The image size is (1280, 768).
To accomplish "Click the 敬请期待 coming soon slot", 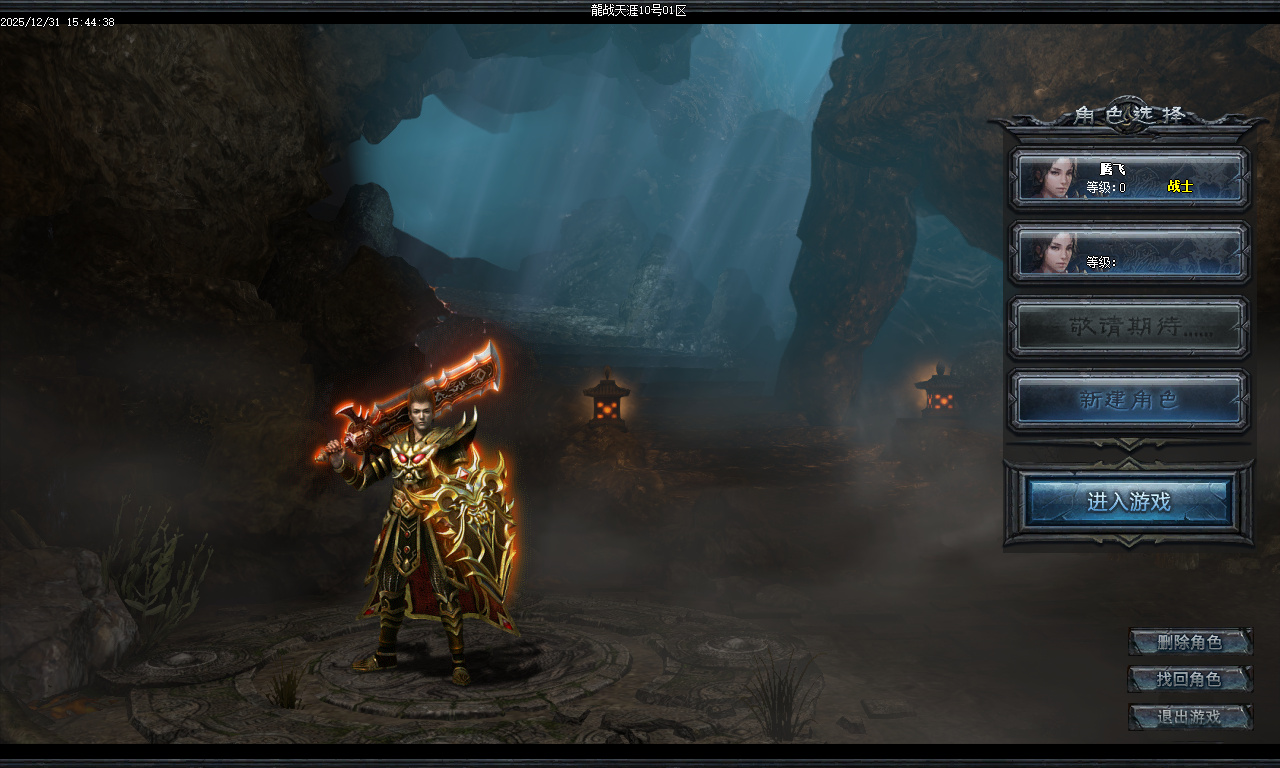I will [x=1129, y=327].
